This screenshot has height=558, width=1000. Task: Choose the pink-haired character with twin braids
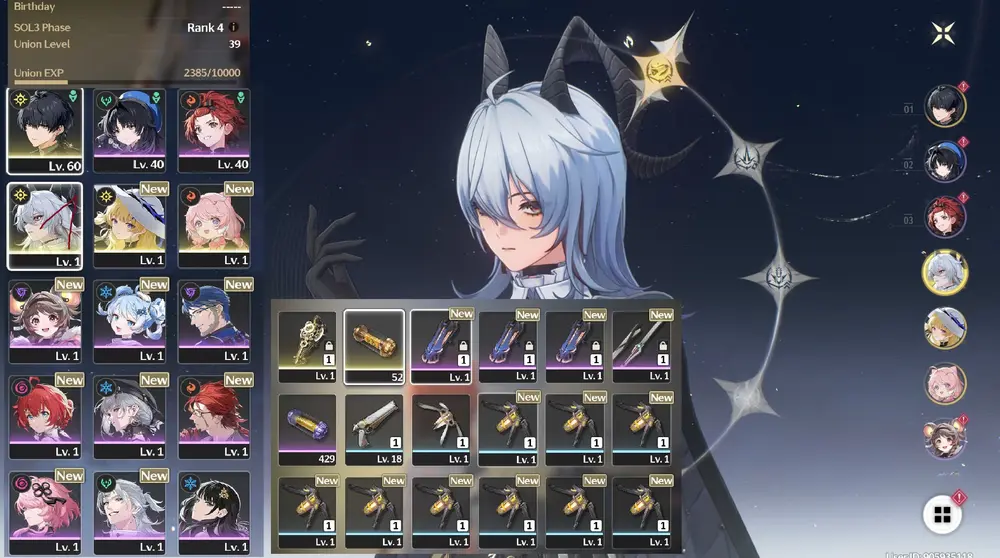point(214,224)
